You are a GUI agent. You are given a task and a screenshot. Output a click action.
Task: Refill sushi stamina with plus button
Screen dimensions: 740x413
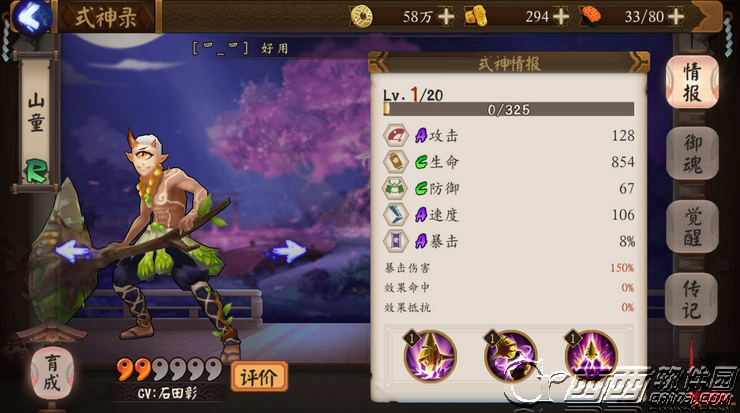[677, 16]
